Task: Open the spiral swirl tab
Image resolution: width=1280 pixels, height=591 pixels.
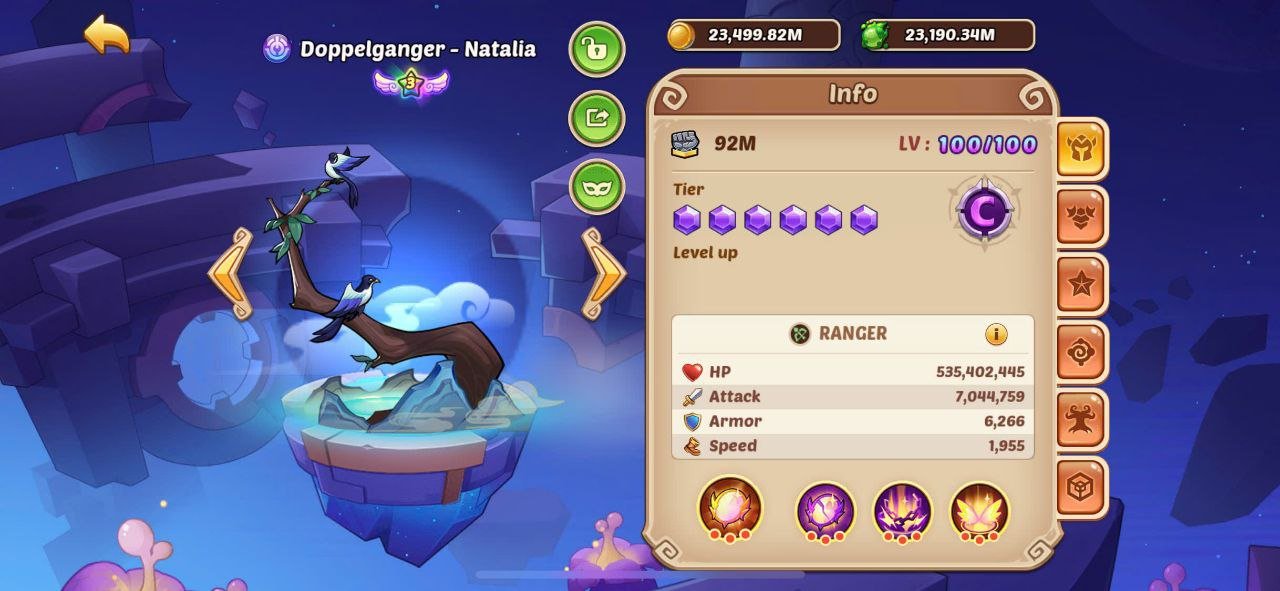Action: (1082, 353)
